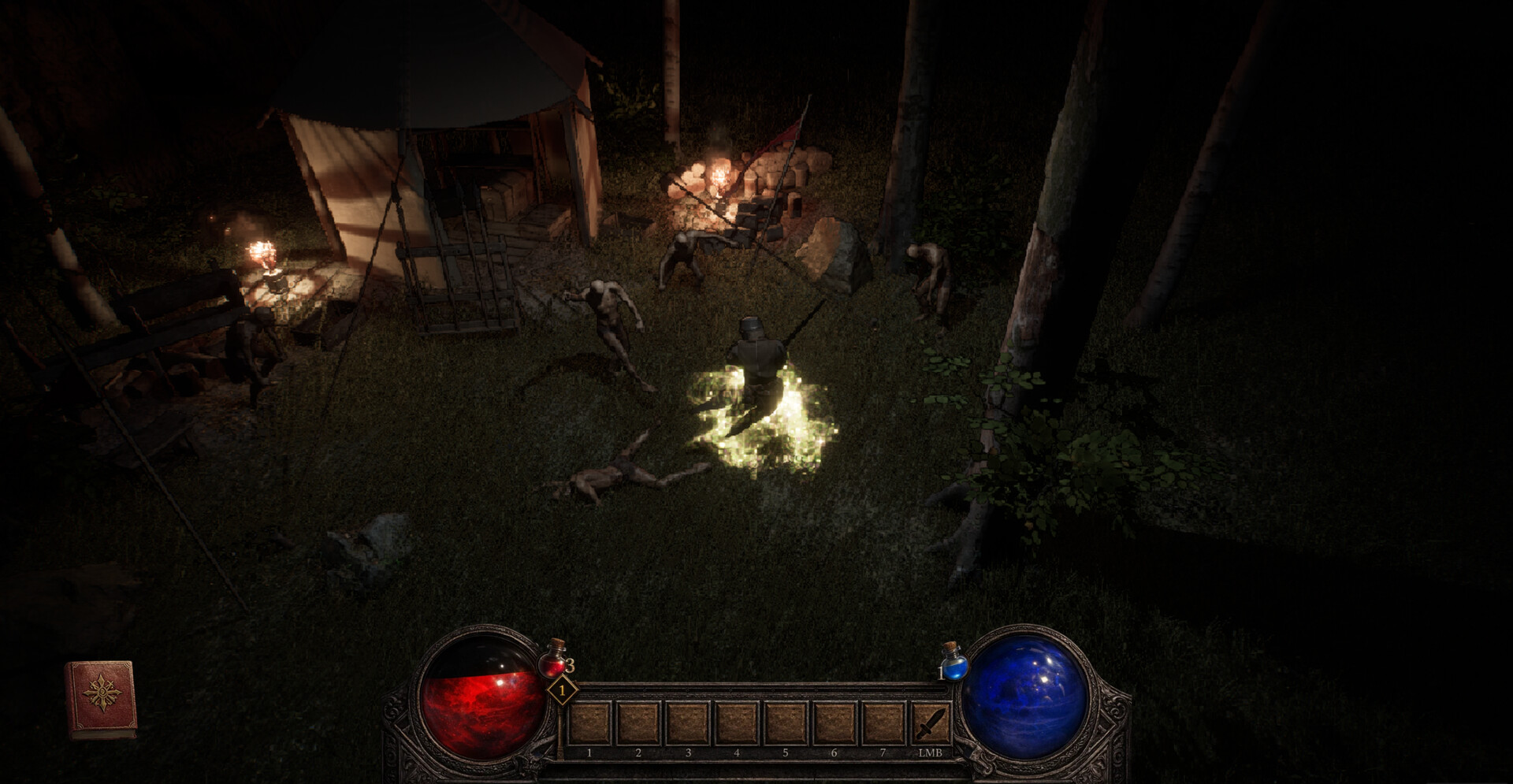1513x784 pixels.
Task: Click the mana potion count number 1
Action: (x=942, y=673)
